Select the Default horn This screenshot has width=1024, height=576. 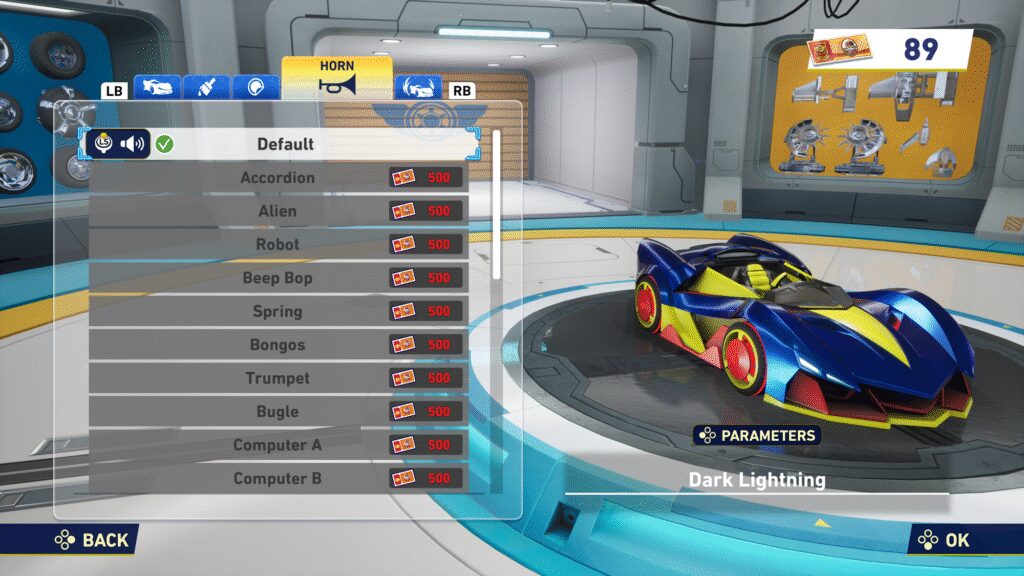click(285, 144)
